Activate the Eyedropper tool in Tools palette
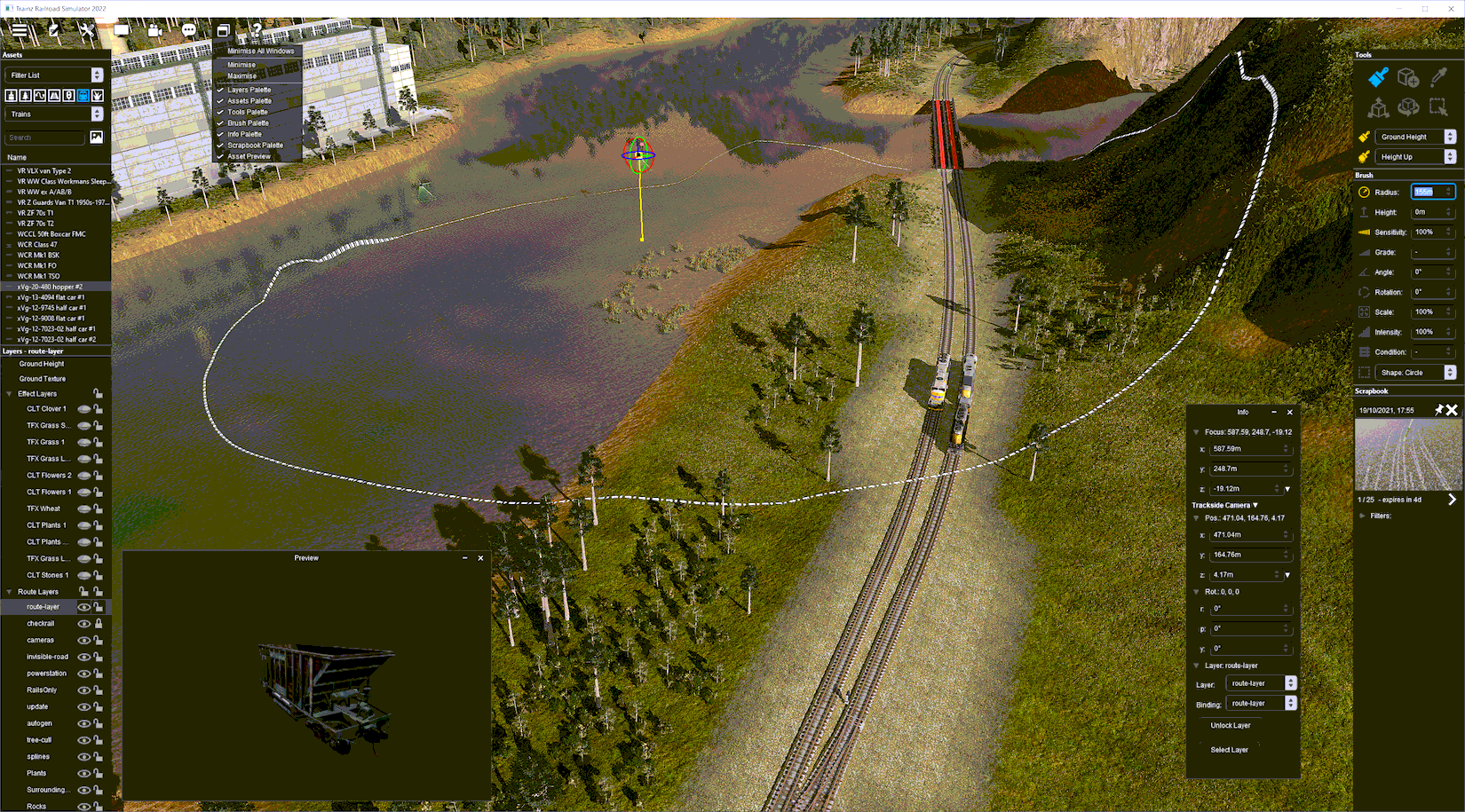The image size is (1465, 812). pyautogui.click(x=1438, y=76)
